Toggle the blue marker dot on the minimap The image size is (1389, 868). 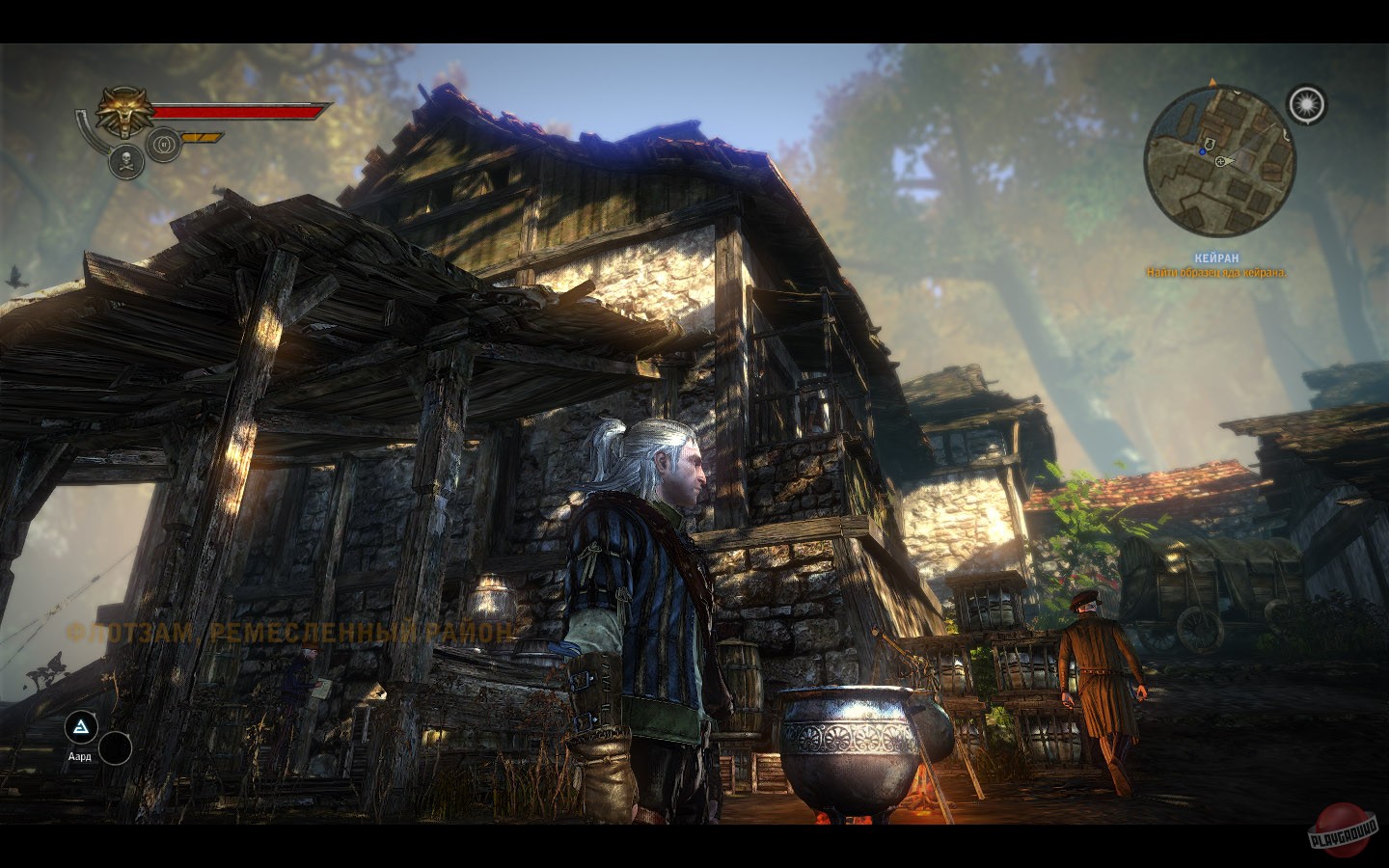click(x=1203, y=152)
